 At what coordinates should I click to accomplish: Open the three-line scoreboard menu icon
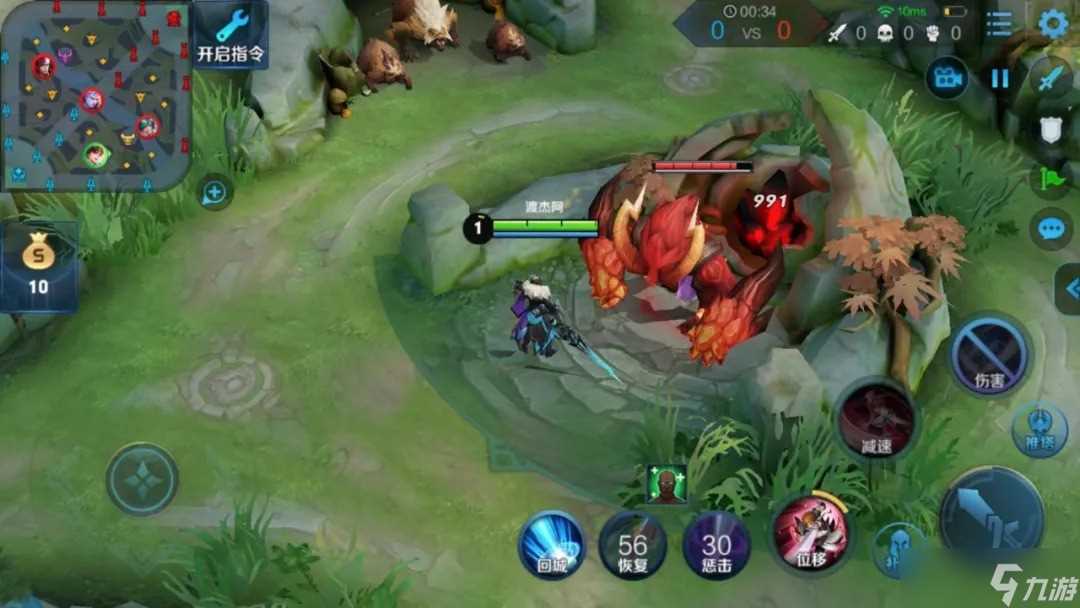click(x=998, y=24)
